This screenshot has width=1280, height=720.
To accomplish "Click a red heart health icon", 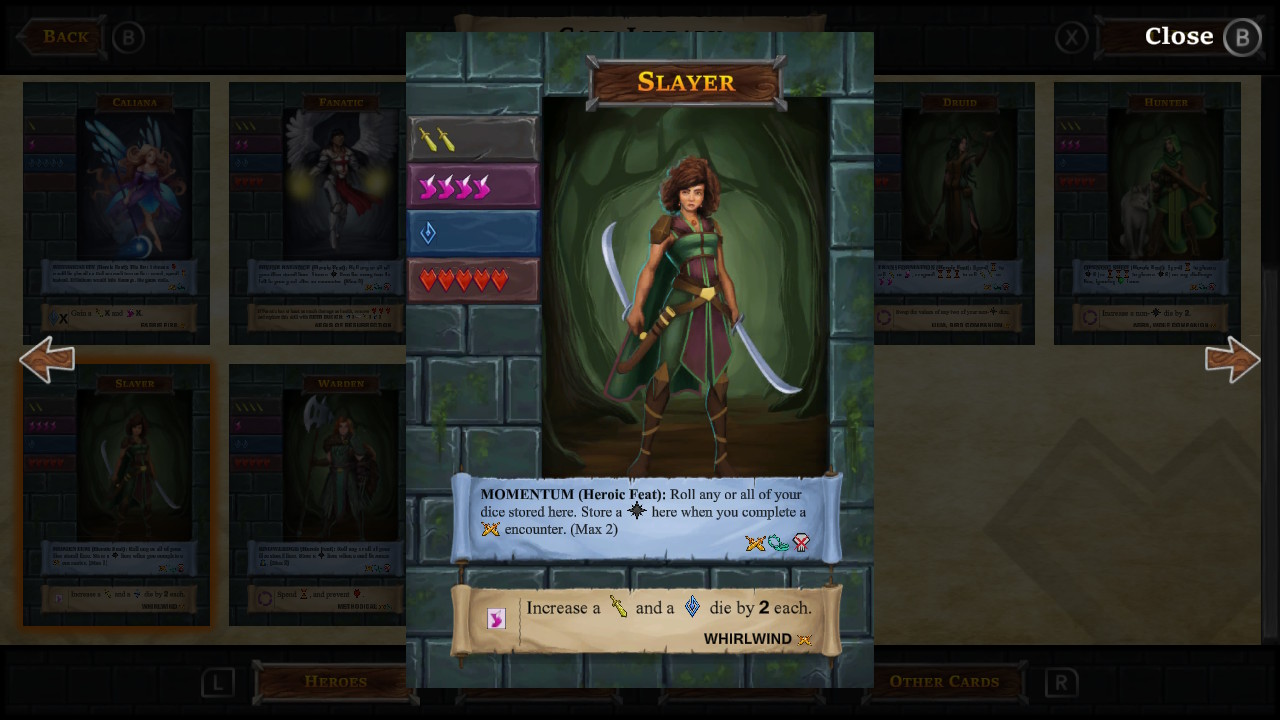I will (430, 280).
